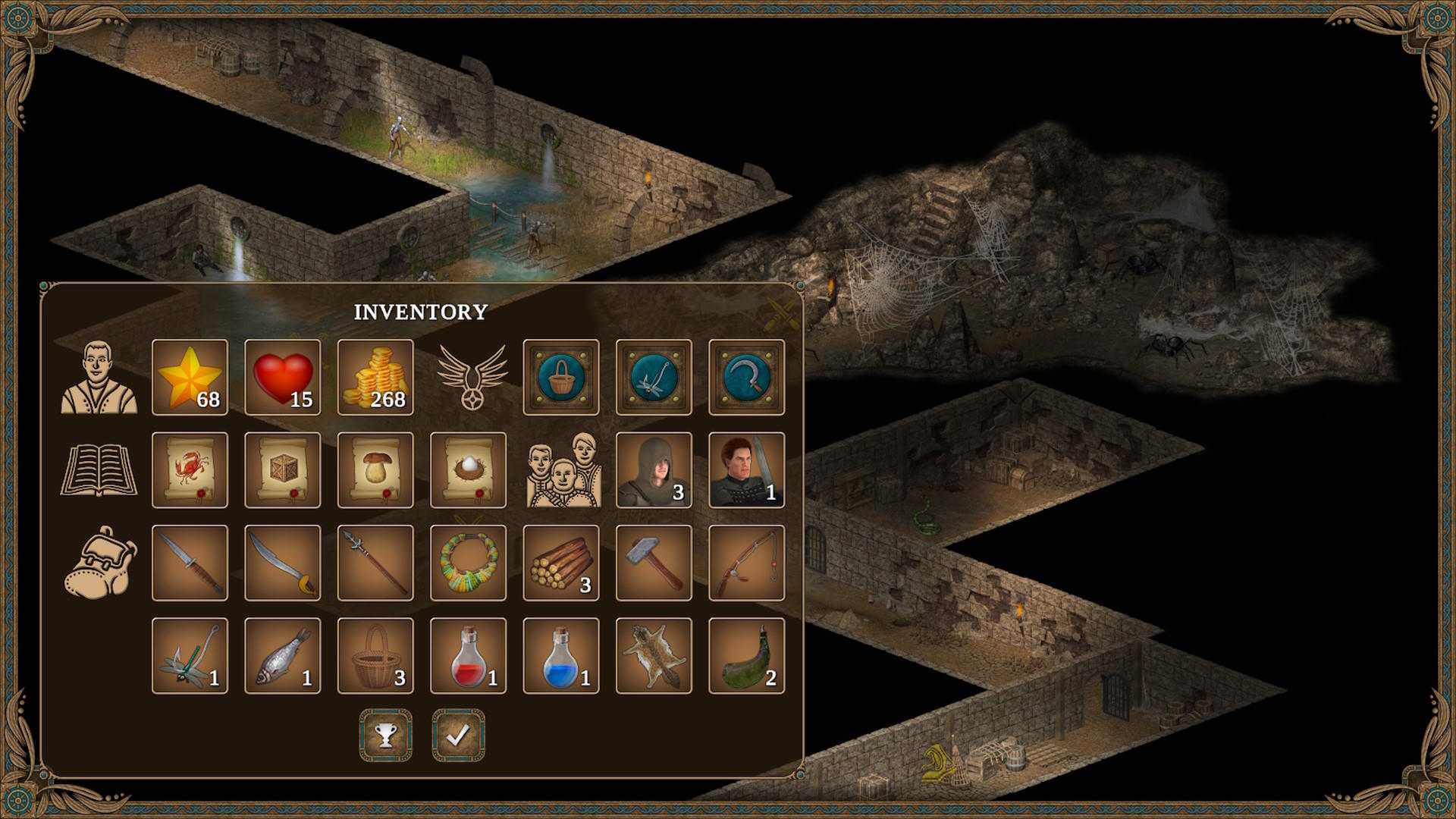Switch to the character portrait tab
This screenshot has height=819, width=1456.
click(x=99, y=377)
